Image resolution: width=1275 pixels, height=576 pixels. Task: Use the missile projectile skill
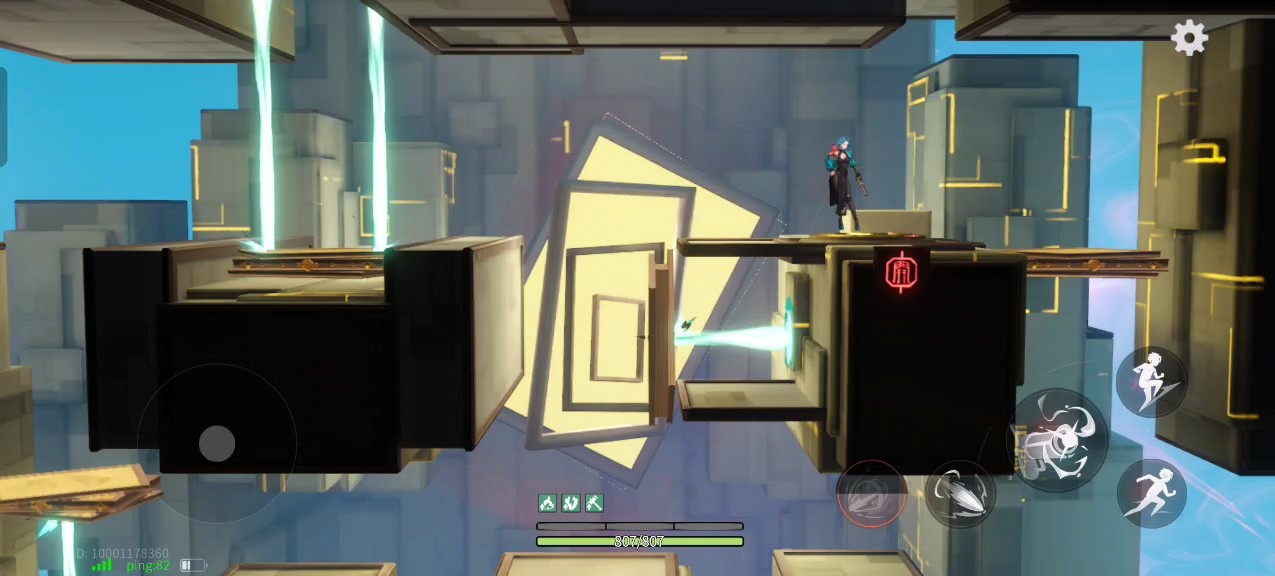click(x=960, y=494)
